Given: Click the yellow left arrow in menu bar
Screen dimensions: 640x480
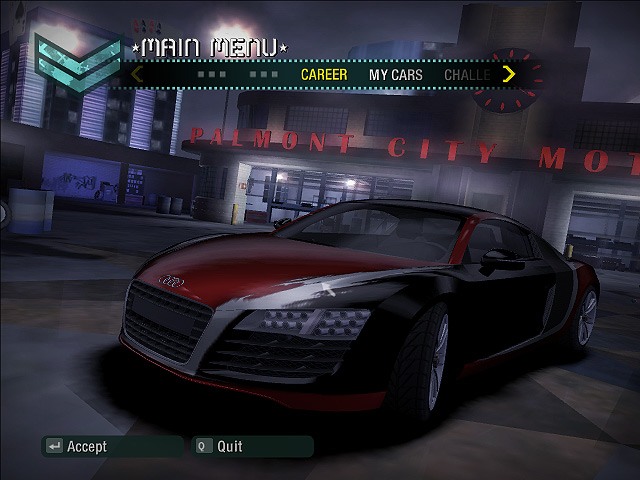Looking at the screenshot, I should pos(137,74).
